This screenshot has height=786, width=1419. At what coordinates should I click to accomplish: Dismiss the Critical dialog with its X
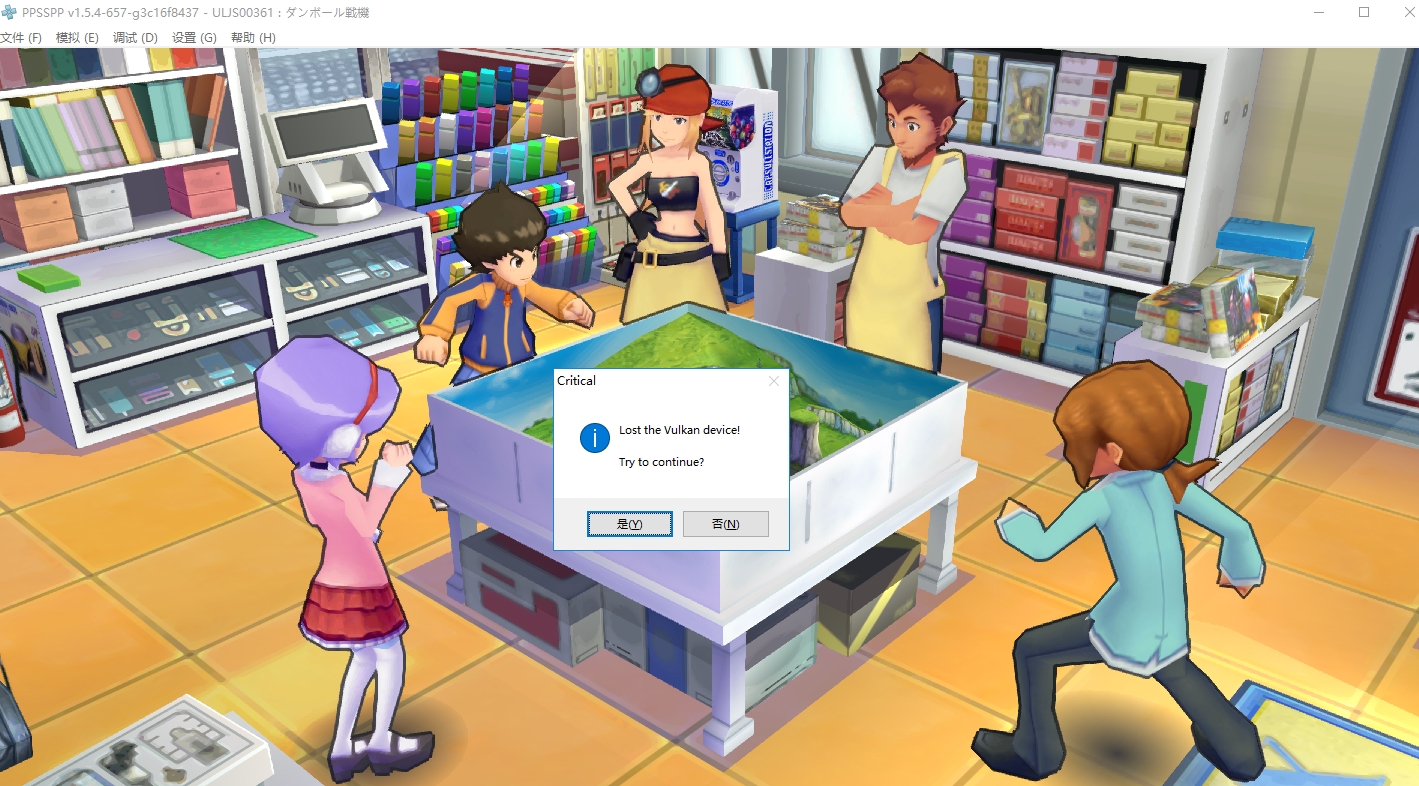[773, 380]
